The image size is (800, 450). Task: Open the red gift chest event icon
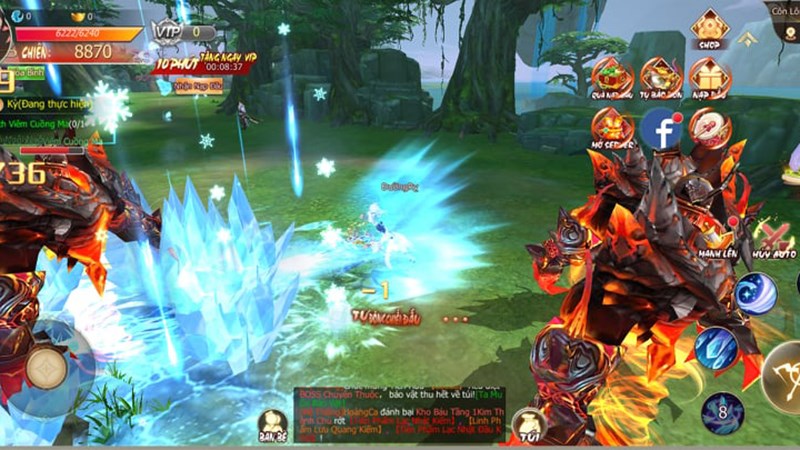point(612,77)
